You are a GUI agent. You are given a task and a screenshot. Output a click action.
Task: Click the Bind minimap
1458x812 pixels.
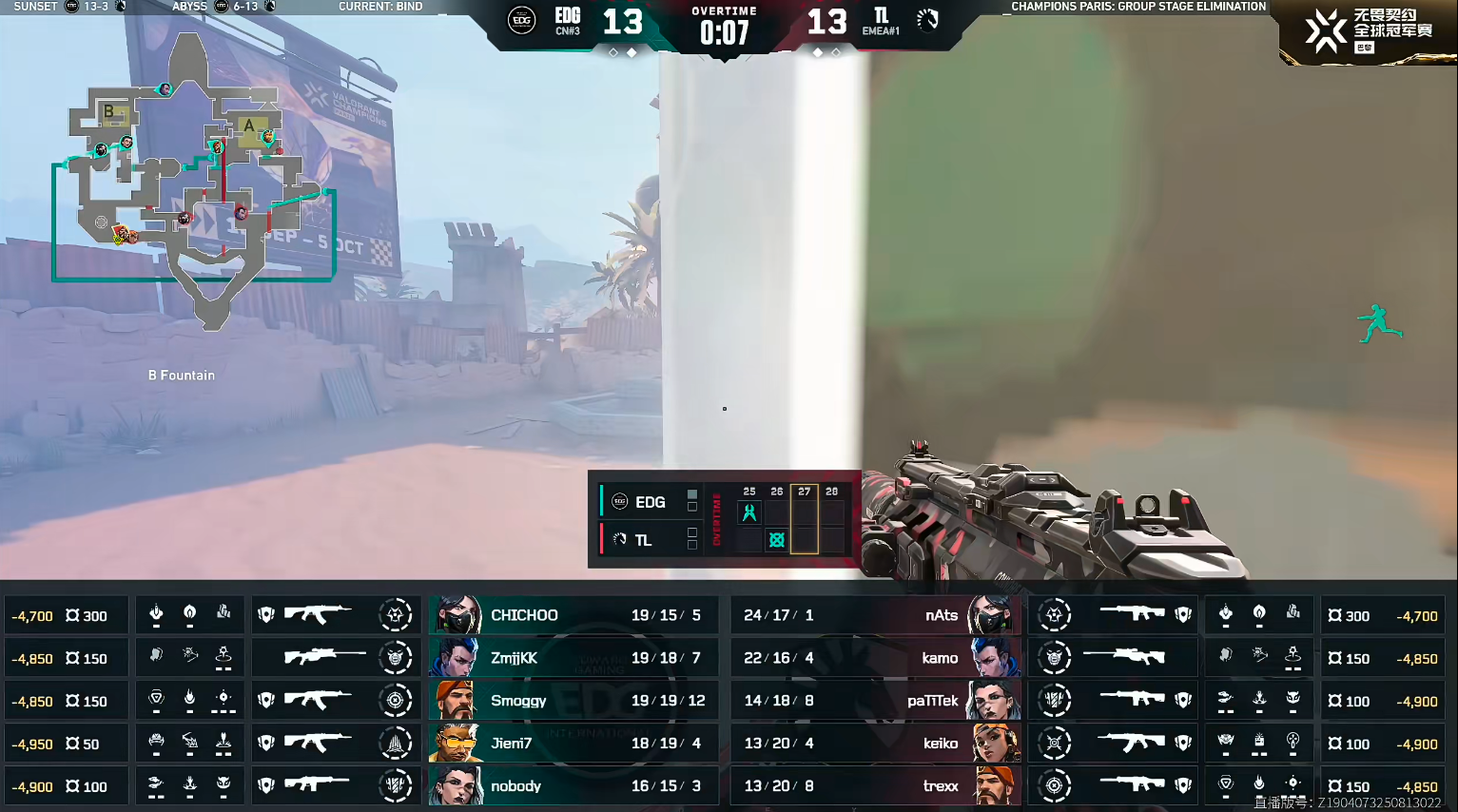(195, 181)
